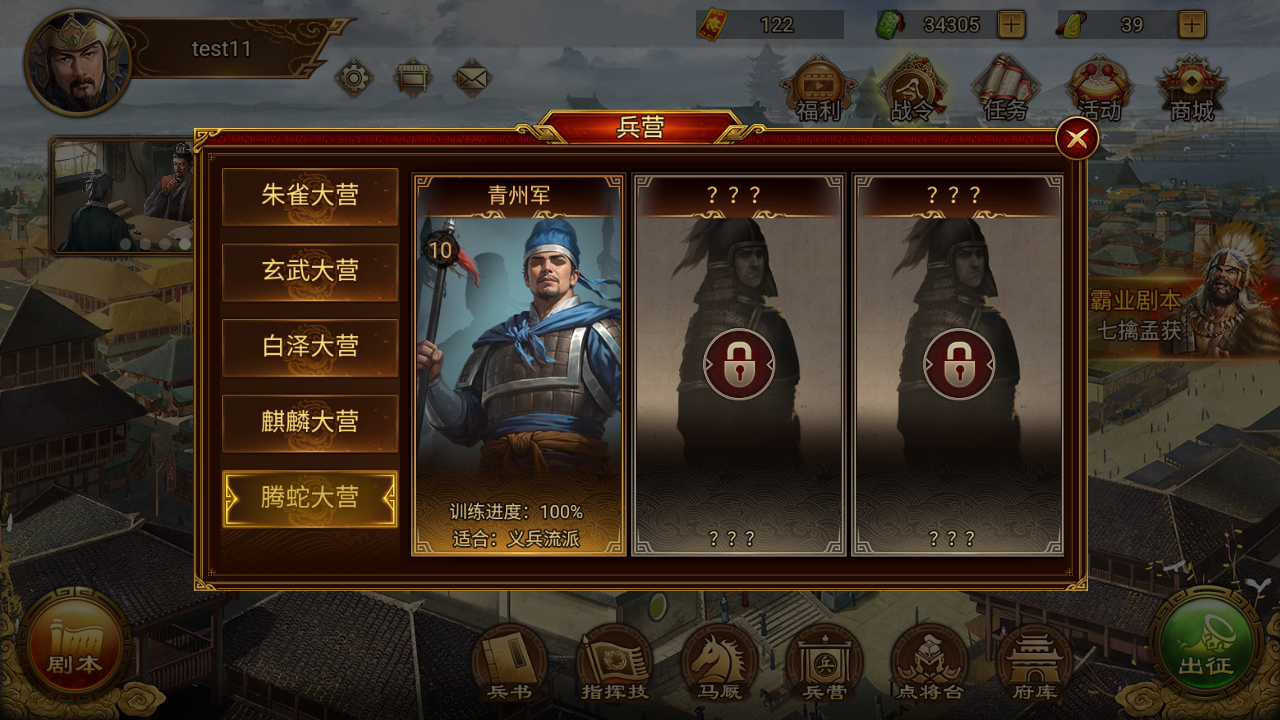This screenshot has height=720, width=1280.
Task: Open the 兵书 military manual
Action: coord(508,662)
